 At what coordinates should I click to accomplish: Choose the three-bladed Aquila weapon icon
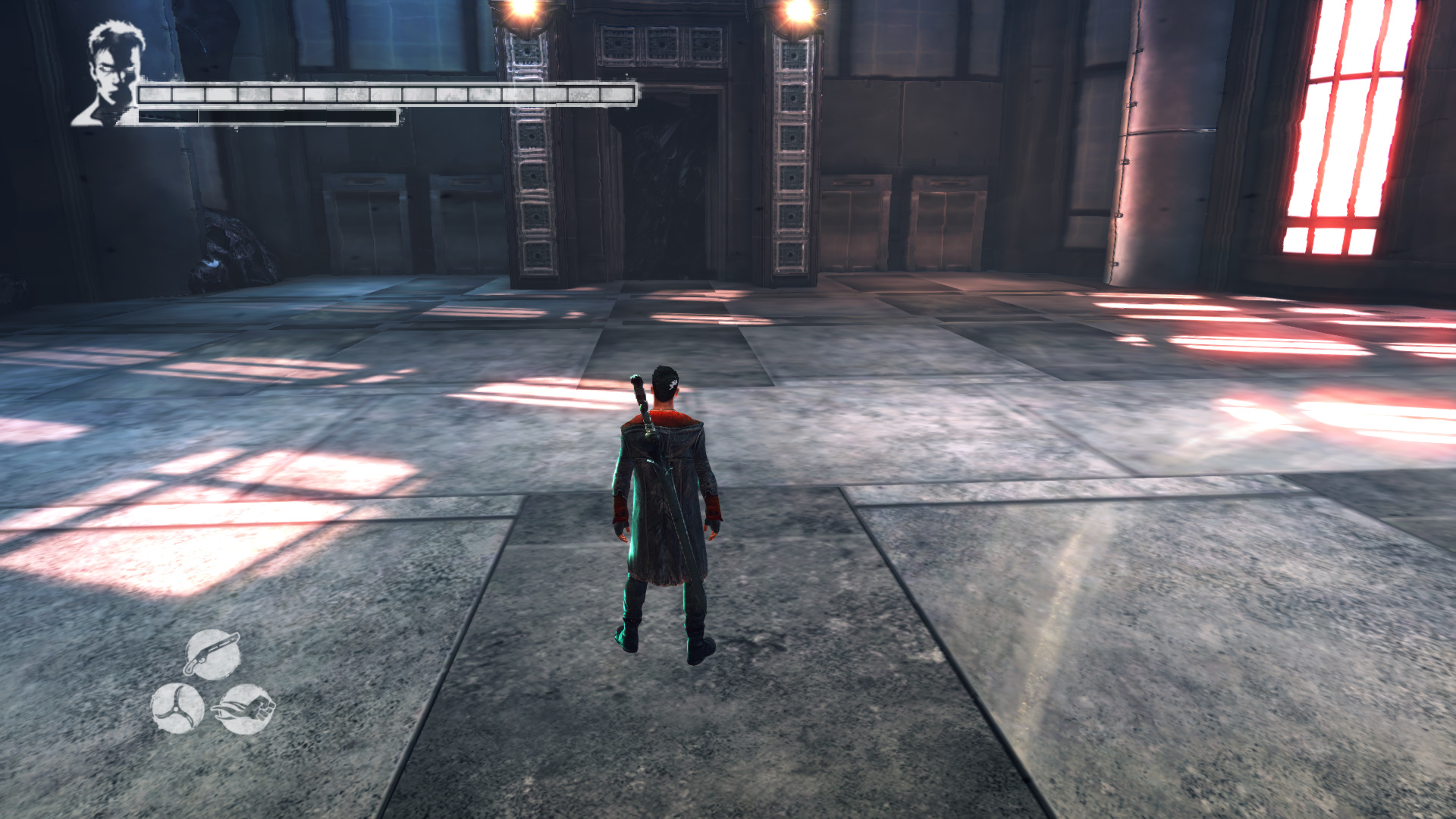[177, 708]
